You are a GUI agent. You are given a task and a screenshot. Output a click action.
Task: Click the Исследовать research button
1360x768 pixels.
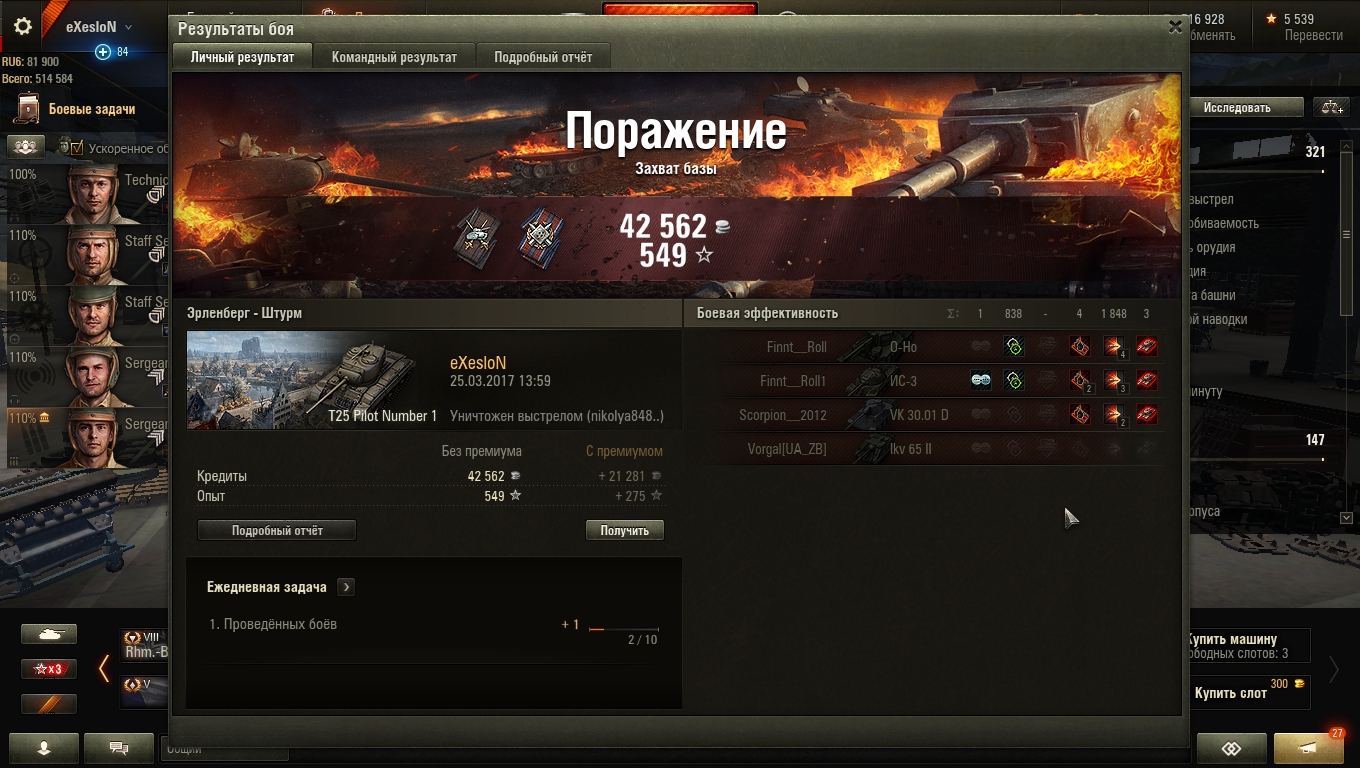(x=1237, y=107)
